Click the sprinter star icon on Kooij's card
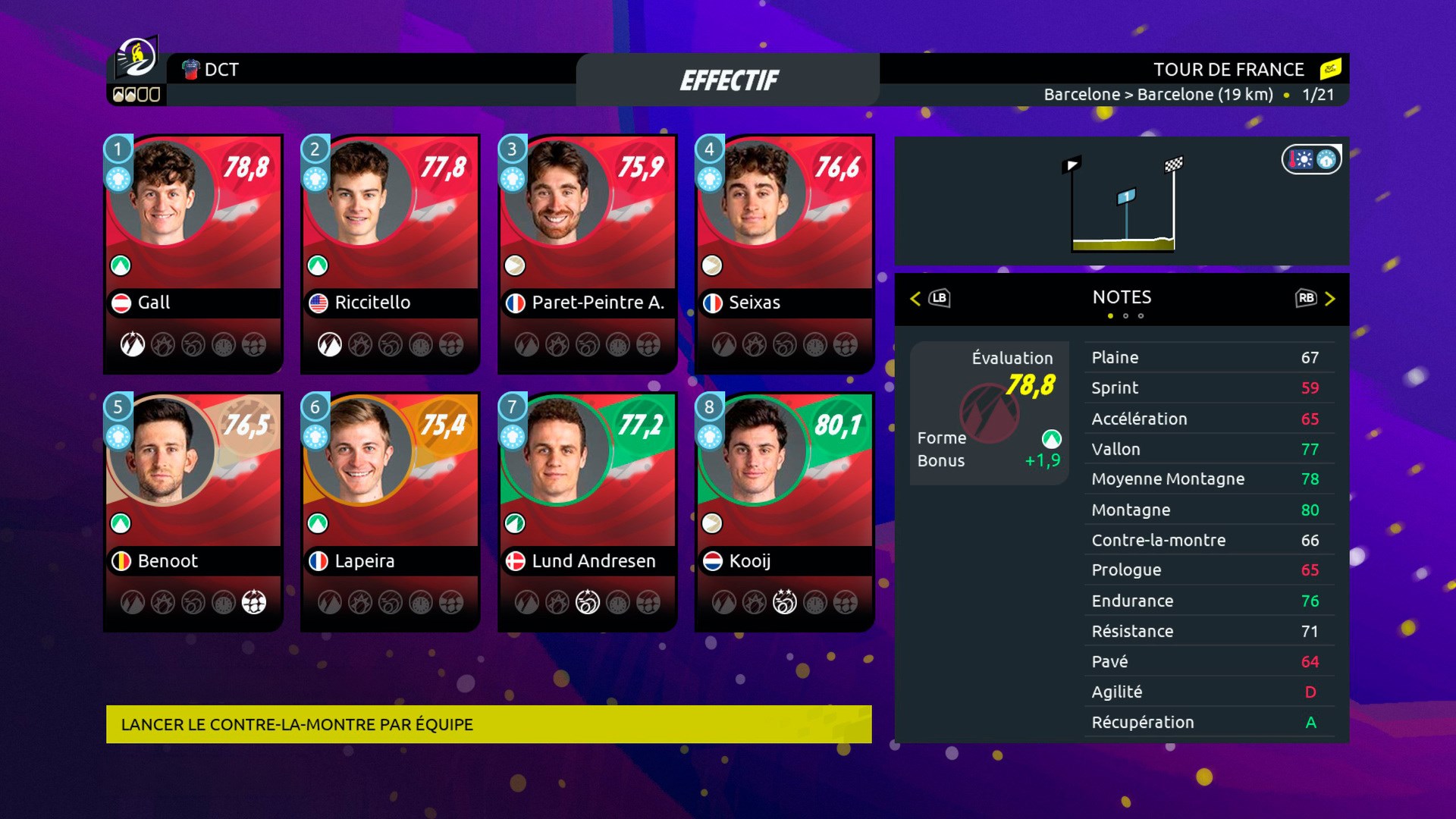 pyautogui.click(x=786, y=603)
